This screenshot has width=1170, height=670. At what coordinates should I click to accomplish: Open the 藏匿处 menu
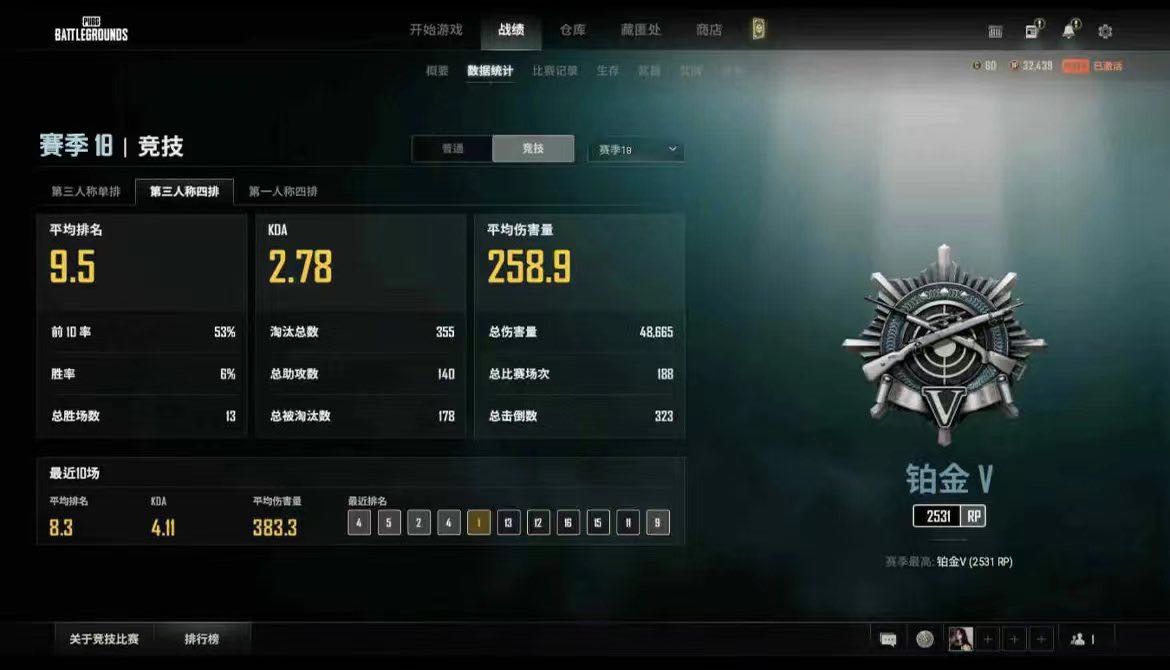[641, 30]
